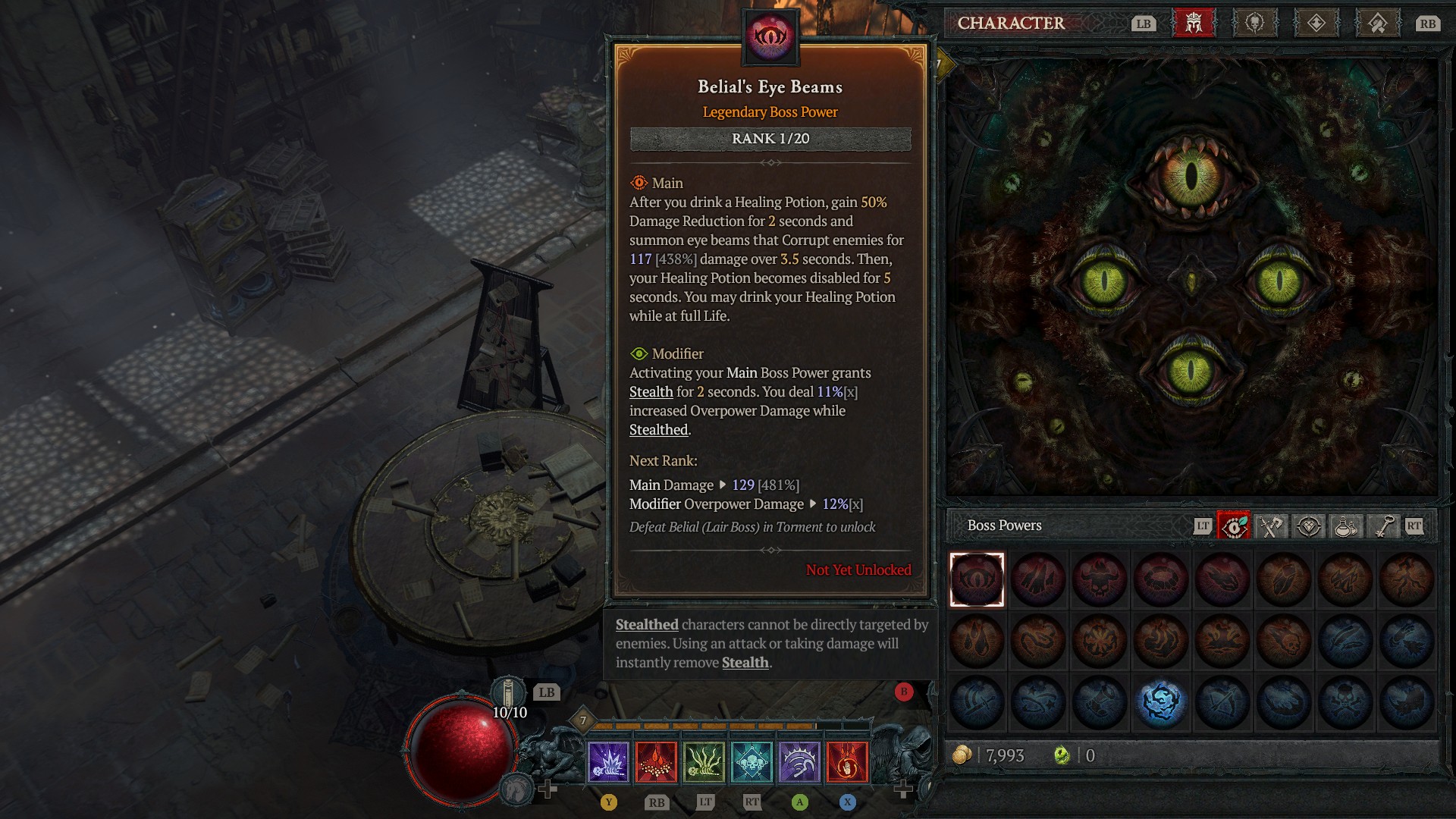Open the gem filter in the Boss Powers bar

(x=1307, y=526)
